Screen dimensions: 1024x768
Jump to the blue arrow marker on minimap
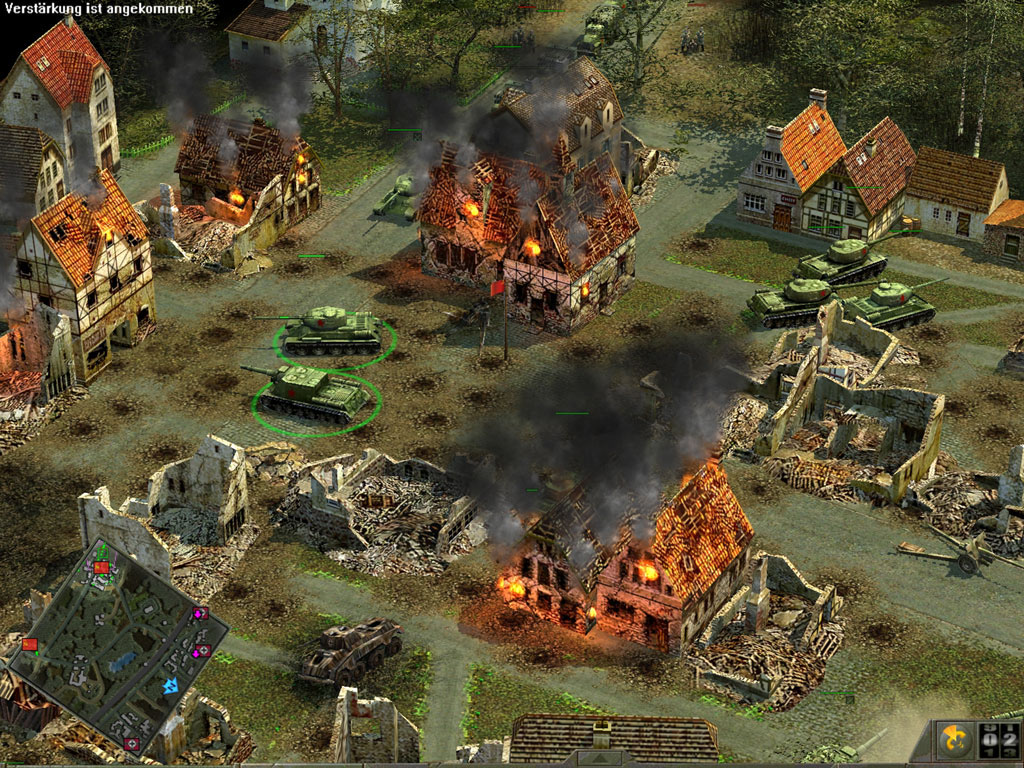point(171,686)
